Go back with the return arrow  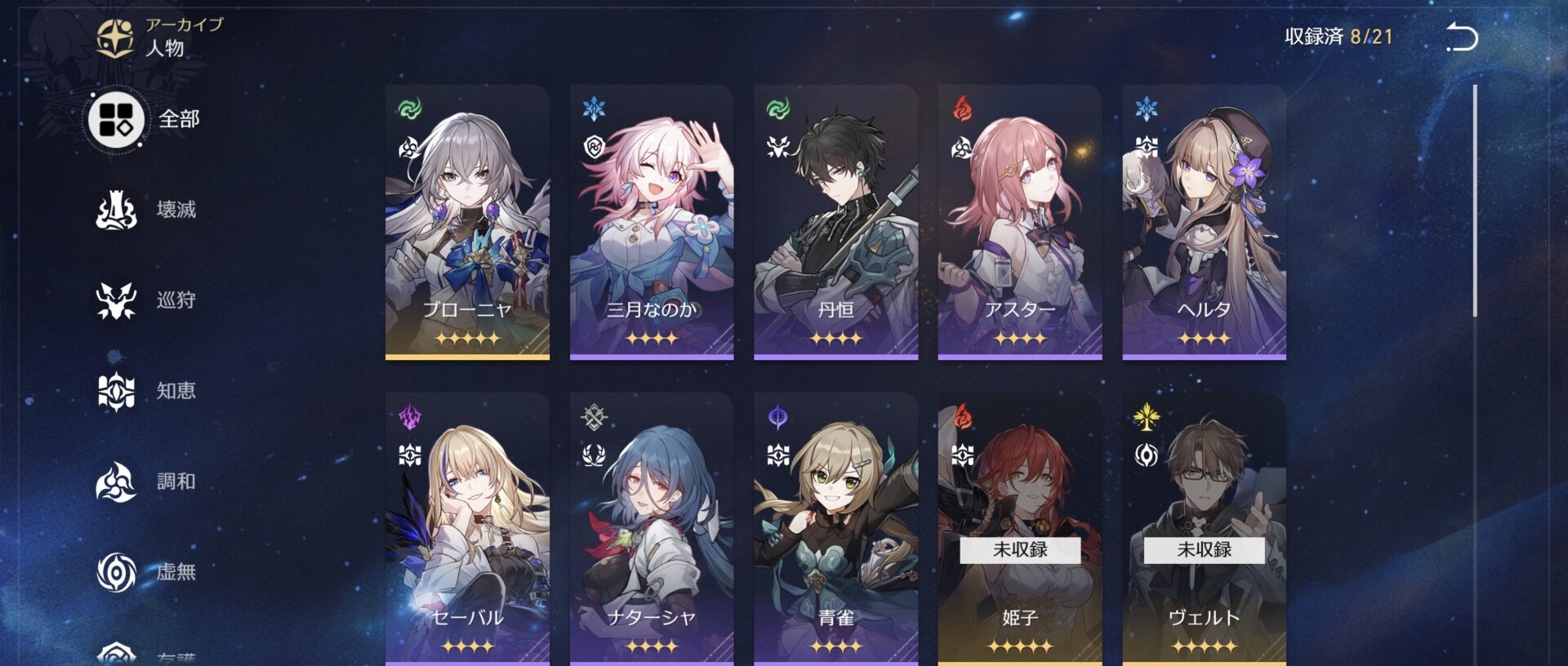1462,38
